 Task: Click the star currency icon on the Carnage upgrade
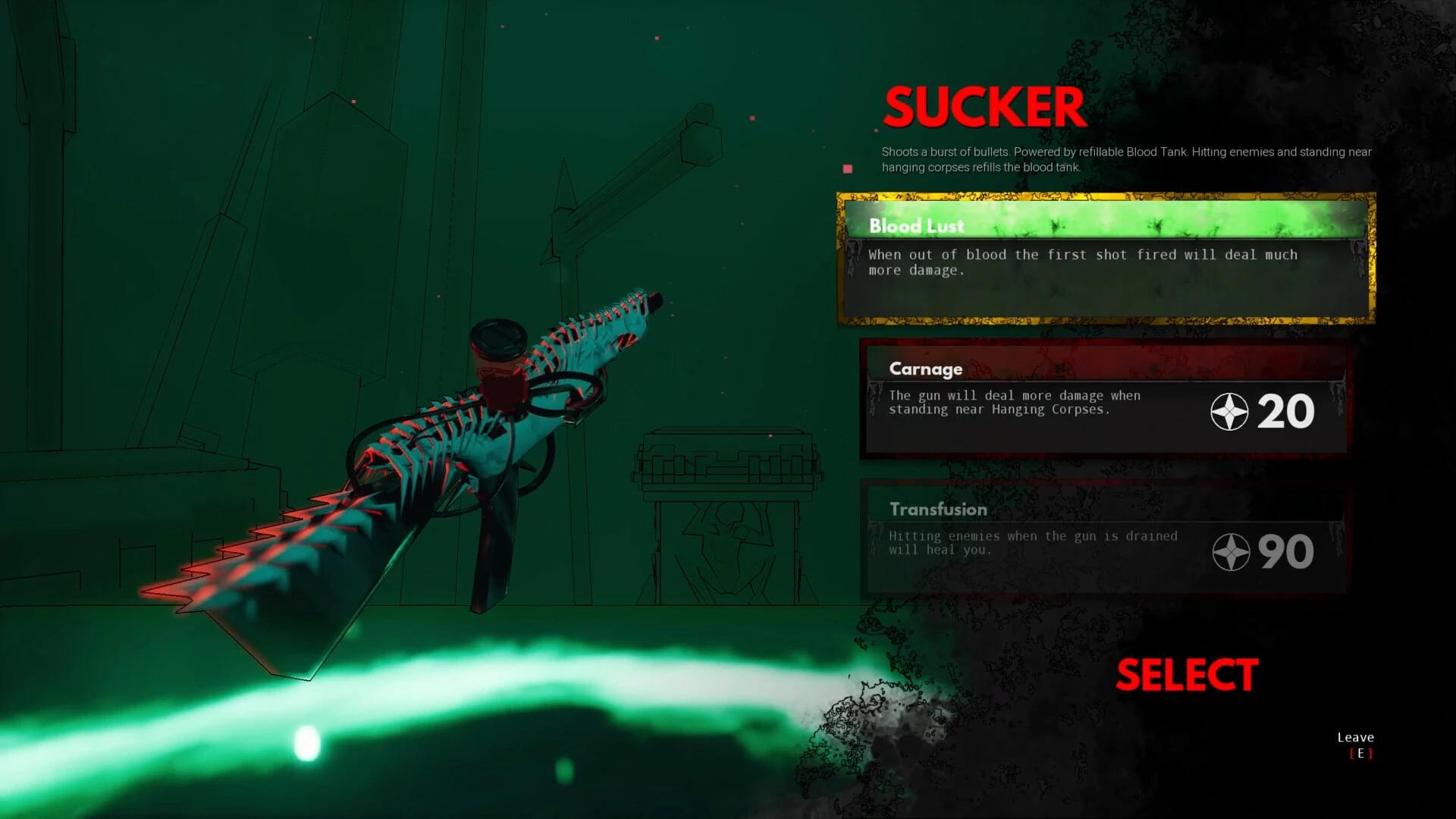(x=1230, y=413)
